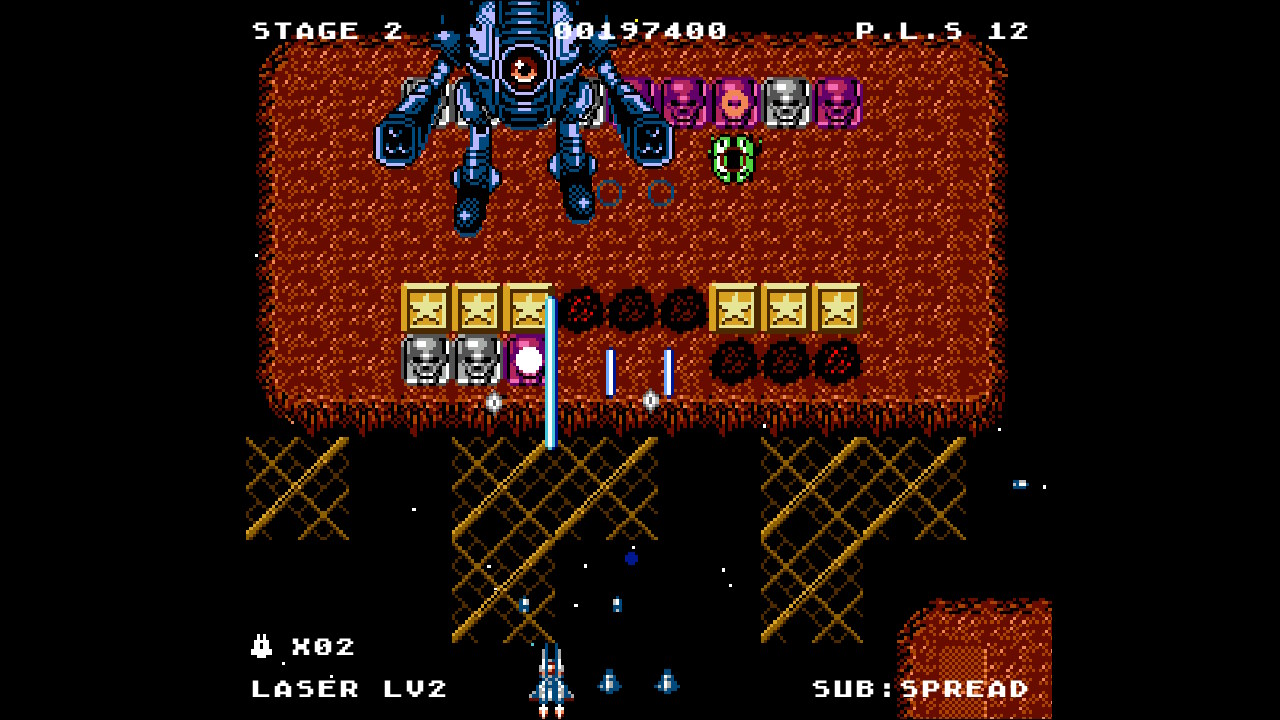The height and width of the screenshot is (720, 1280).
Task: Select a black destroyed skull block
Action: 630,310
